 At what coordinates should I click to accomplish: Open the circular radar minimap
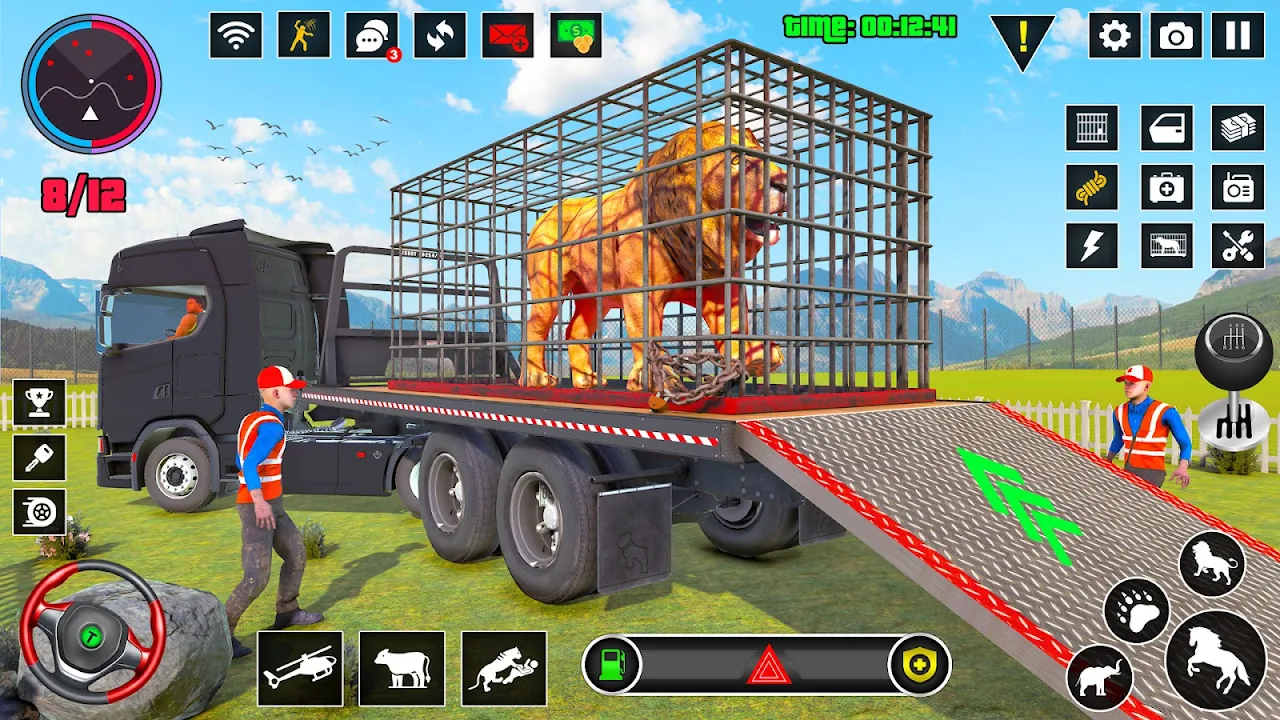click(91, 83)
